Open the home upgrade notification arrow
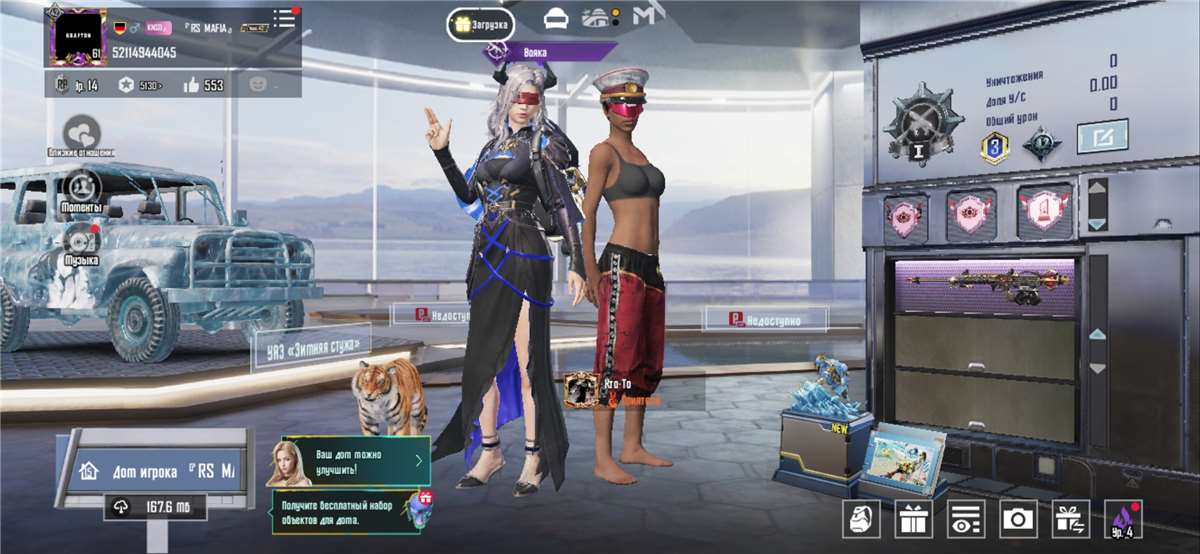1200x554 pixels. click(x=418, y=460)
